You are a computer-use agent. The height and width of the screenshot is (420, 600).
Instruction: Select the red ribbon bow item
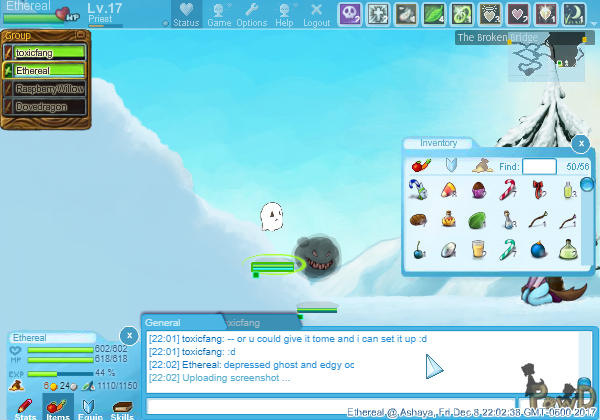(540, 188)
